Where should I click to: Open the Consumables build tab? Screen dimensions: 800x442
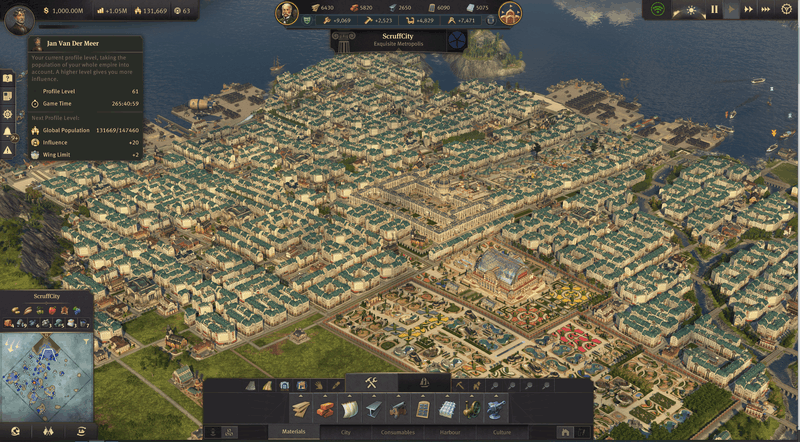tap(397, 432)
